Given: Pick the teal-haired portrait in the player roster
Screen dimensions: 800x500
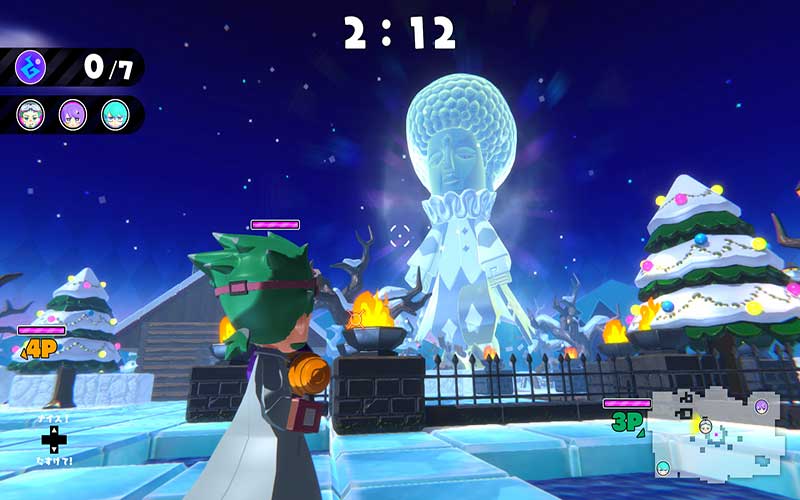Looking at the screenshot, I should click(x=115, y=114).
